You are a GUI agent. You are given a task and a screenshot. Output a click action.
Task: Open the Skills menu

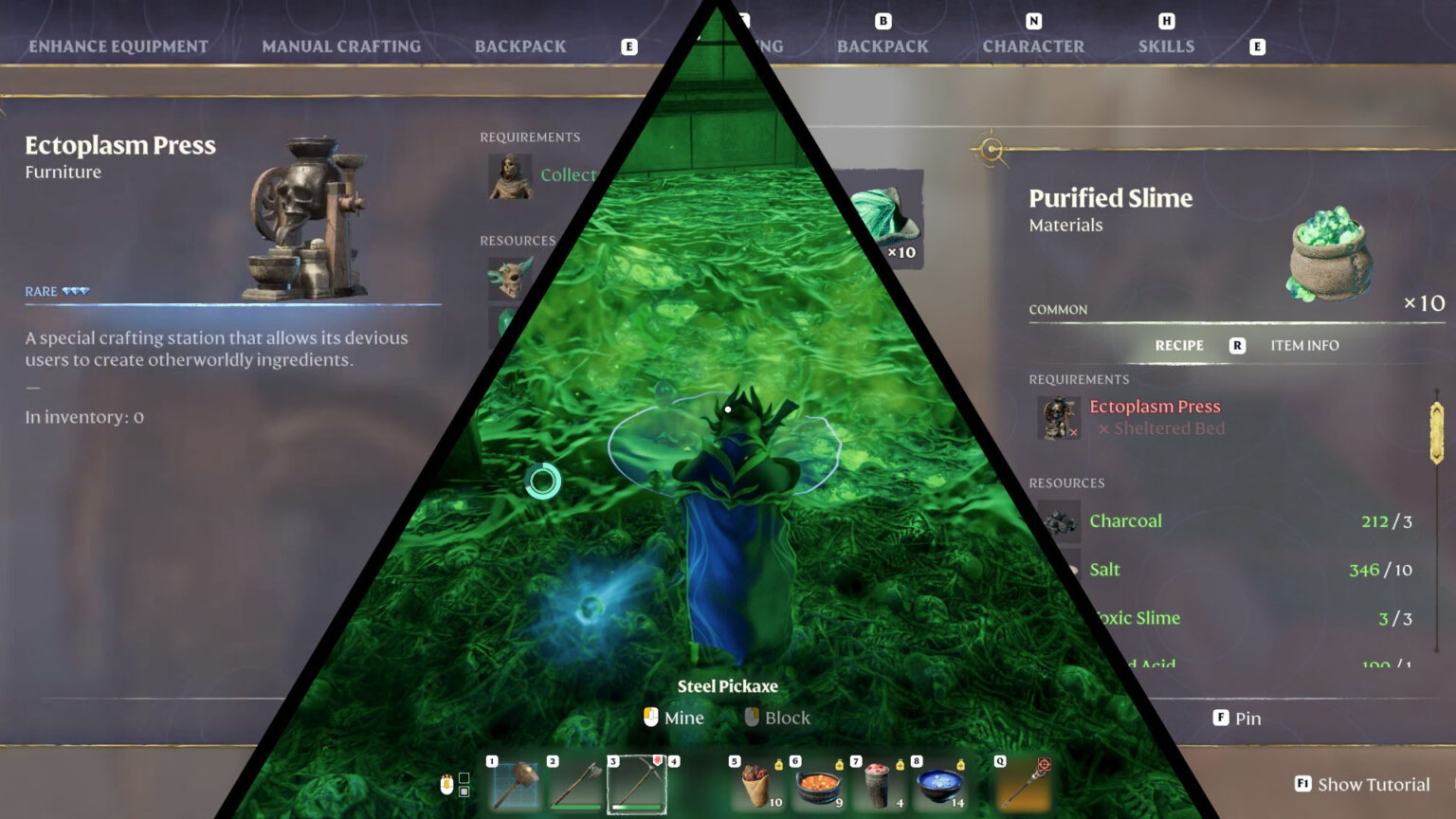point(1166,45)
